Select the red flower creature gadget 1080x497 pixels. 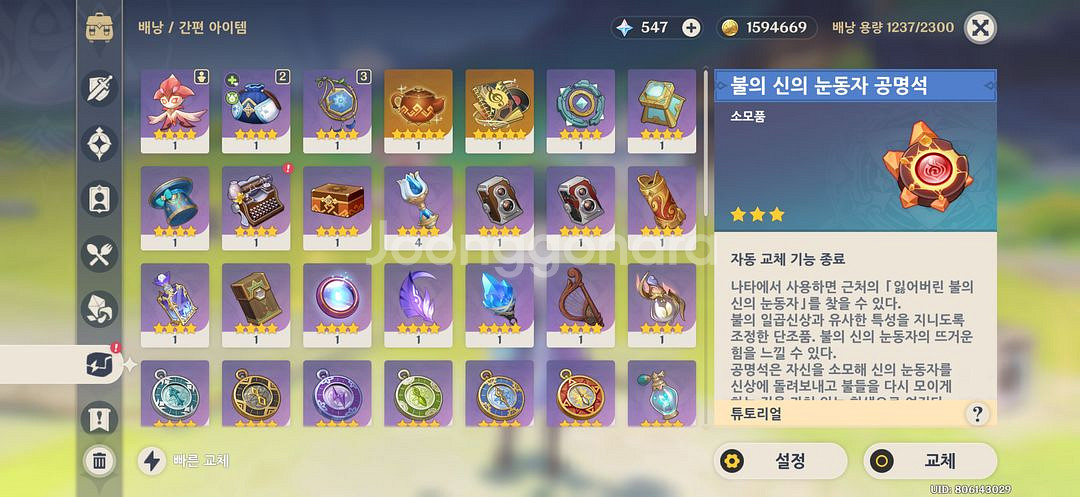(175, 103)
